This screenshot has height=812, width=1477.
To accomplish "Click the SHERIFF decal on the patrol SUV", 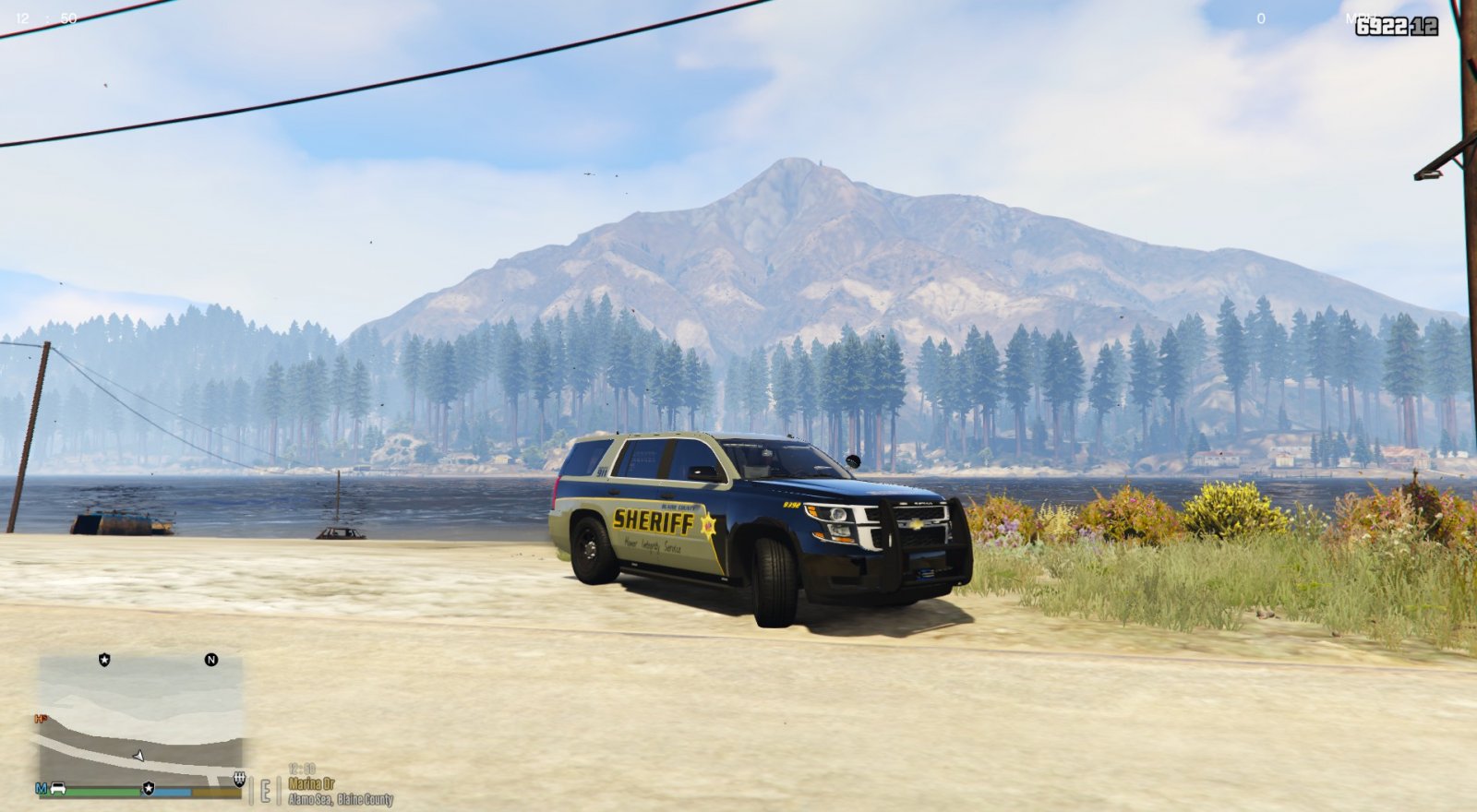I will click(x=653, y=522).
